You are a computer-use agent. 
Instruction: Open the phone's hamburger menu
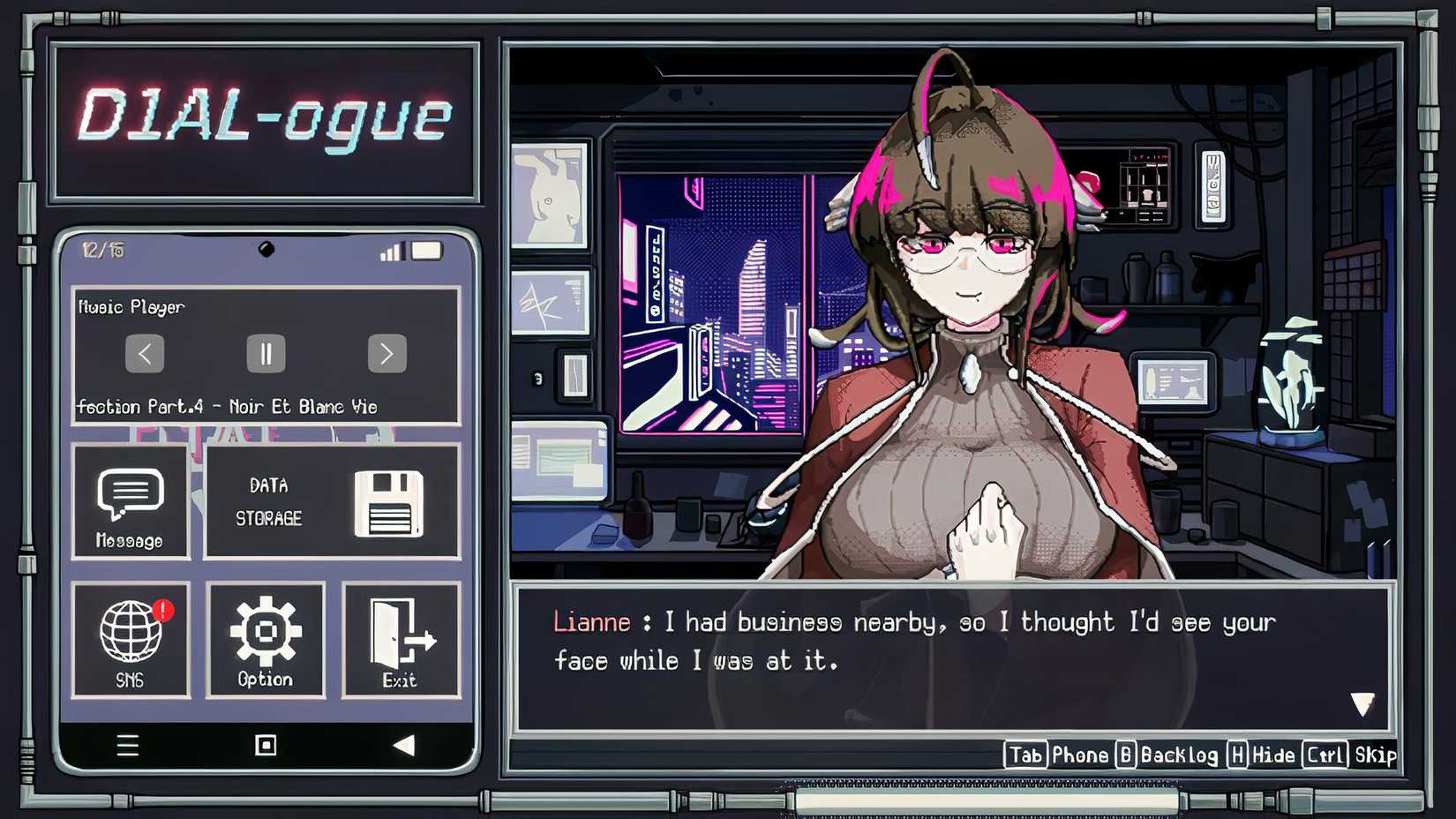[127, 744]
